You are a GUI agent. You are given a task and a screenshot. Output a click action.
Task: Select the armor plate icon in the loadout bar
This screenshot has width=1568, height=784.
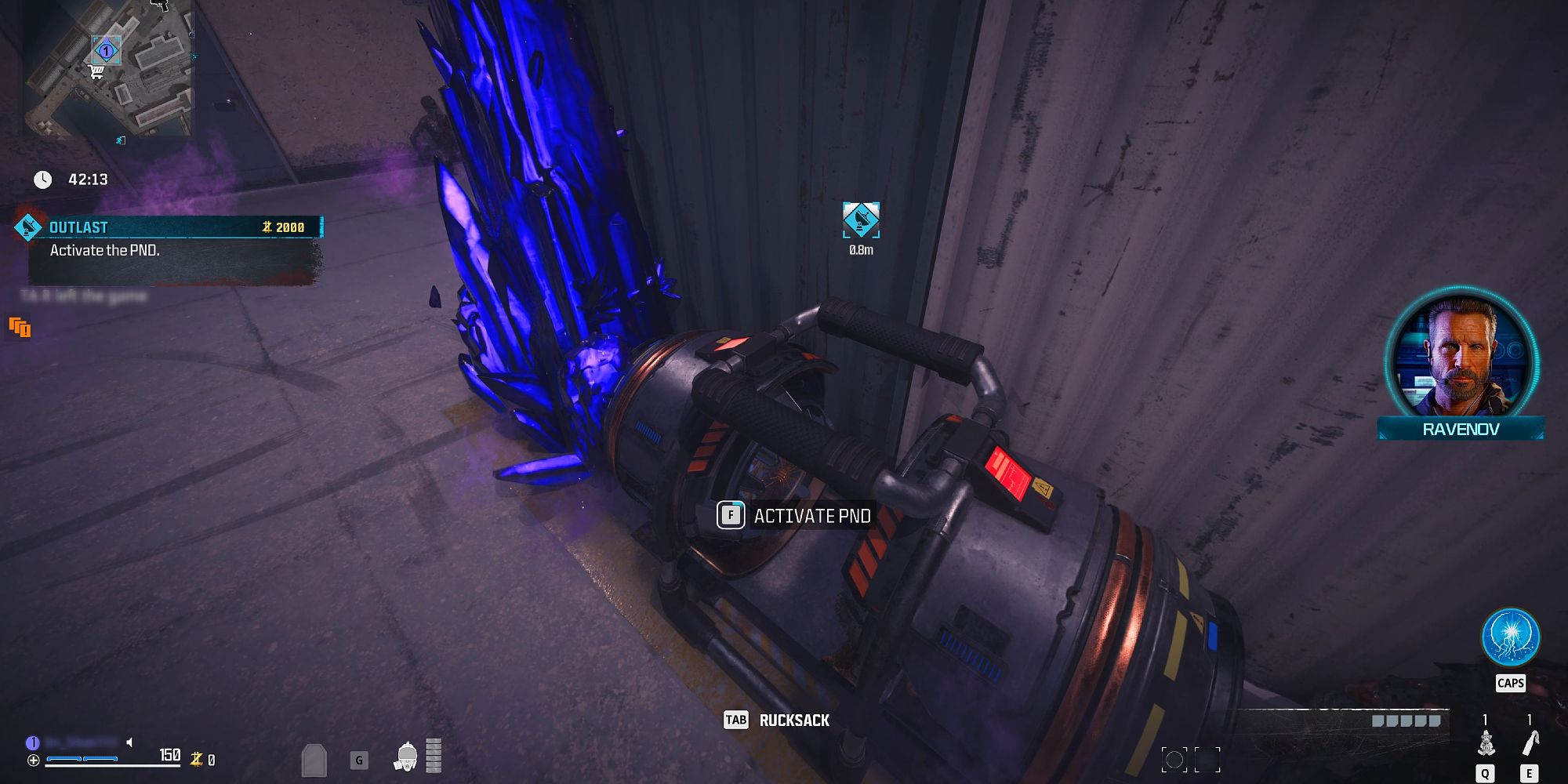[x=314, y=760]
